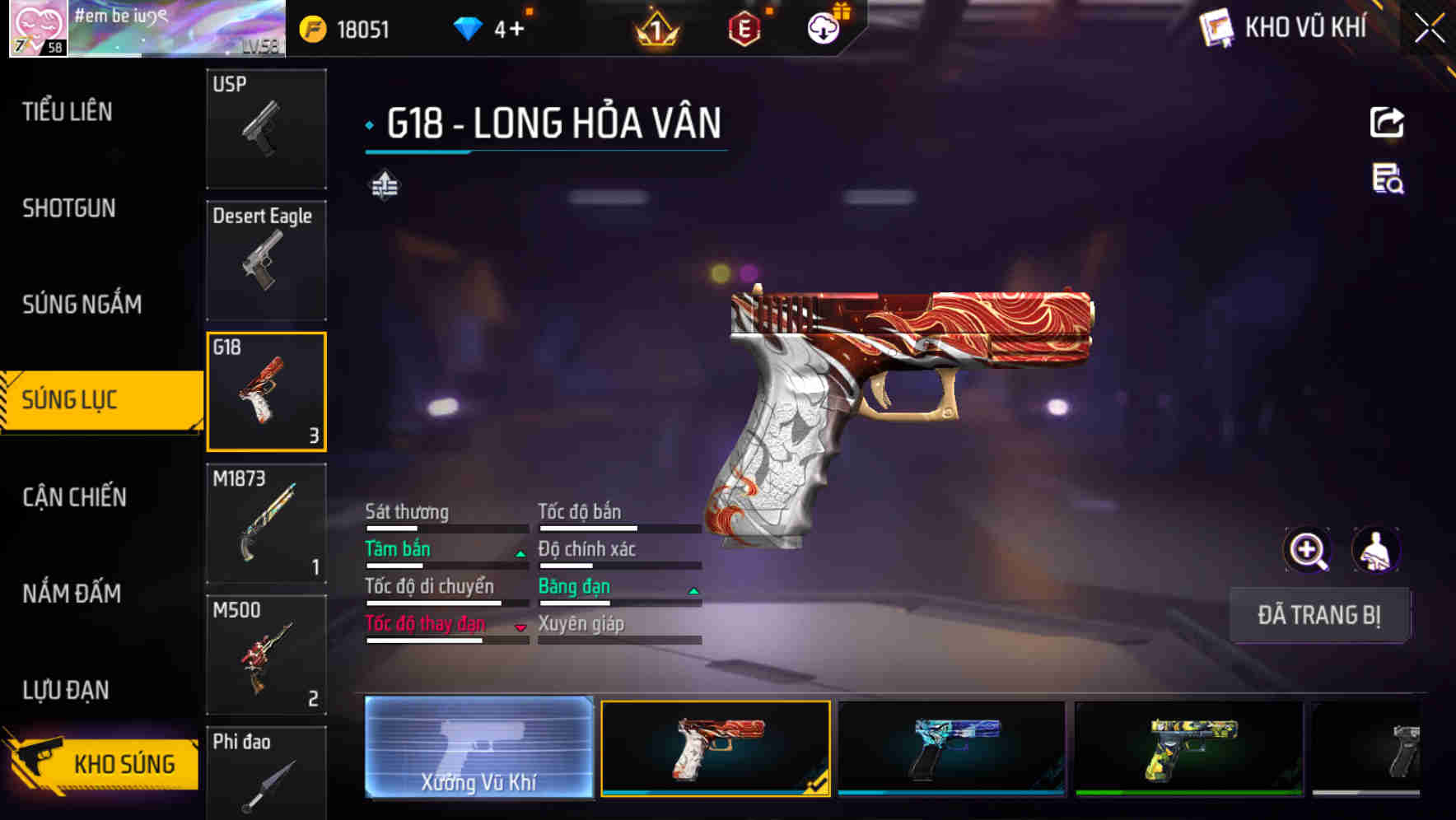Image resolution: width=1456 pixels, height=820 pixels.
Task: Select the blue G18 skin thumbnail
Action: [x=951, y=748]
